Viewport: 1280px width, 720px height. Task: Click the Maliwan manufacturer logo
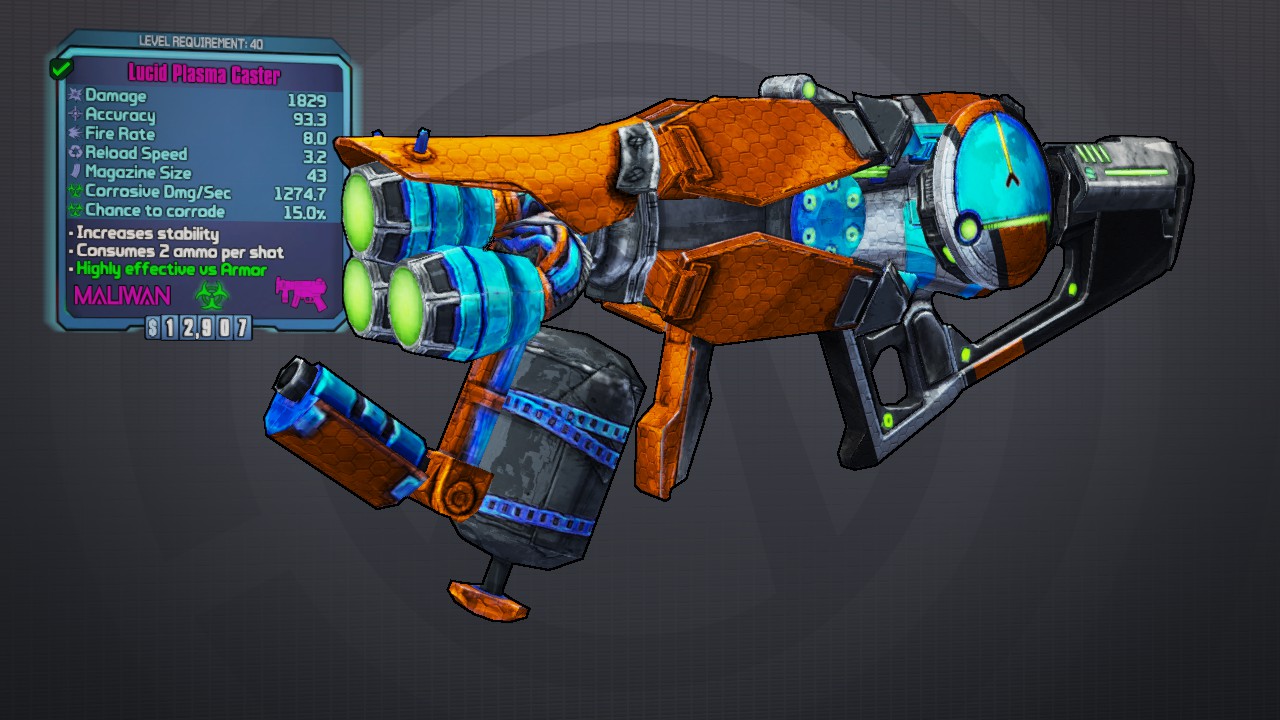pos(122,295)
